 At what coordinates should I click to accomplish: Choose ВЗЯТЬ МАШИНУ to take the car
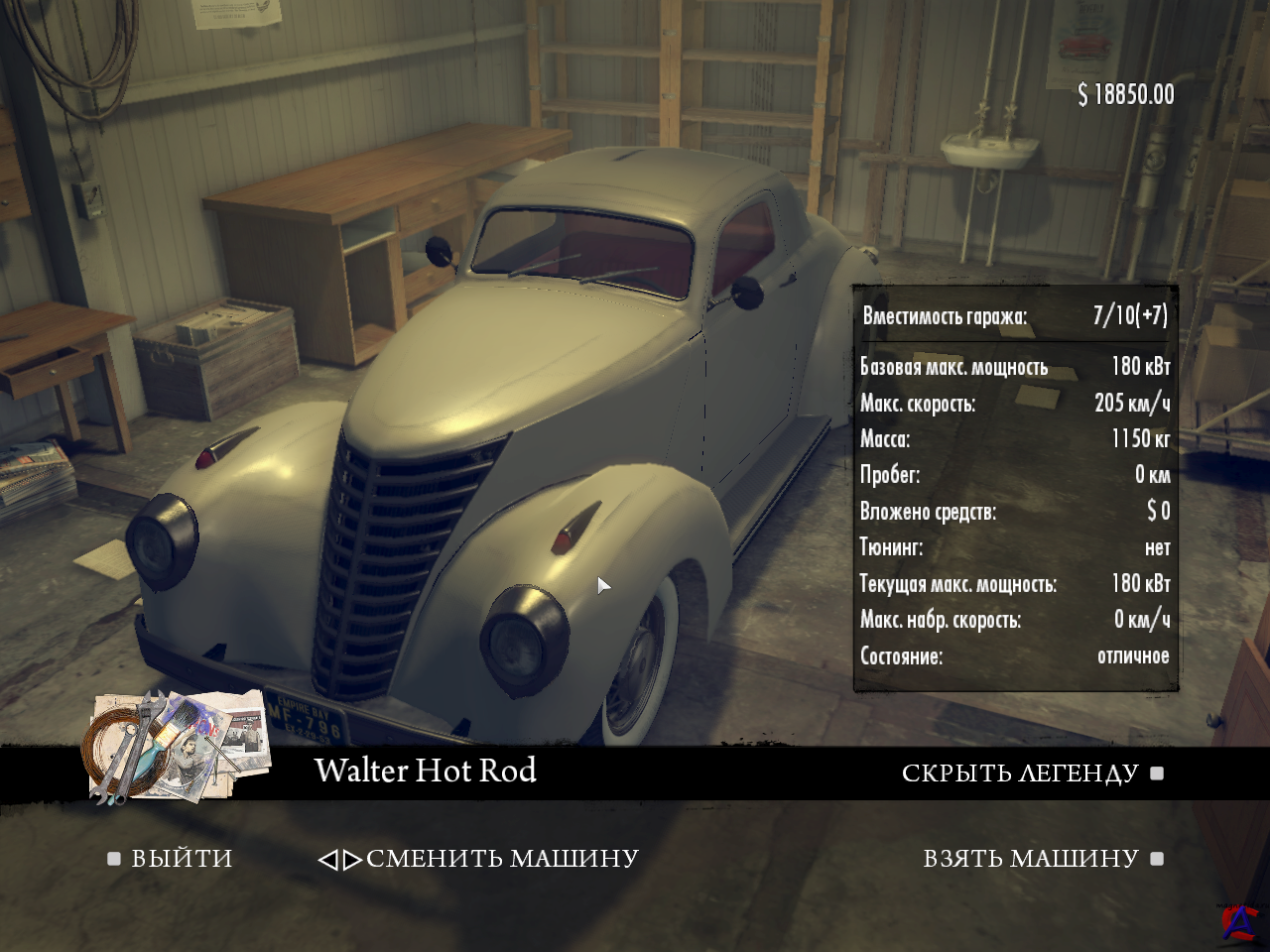tap(1031, 859)
